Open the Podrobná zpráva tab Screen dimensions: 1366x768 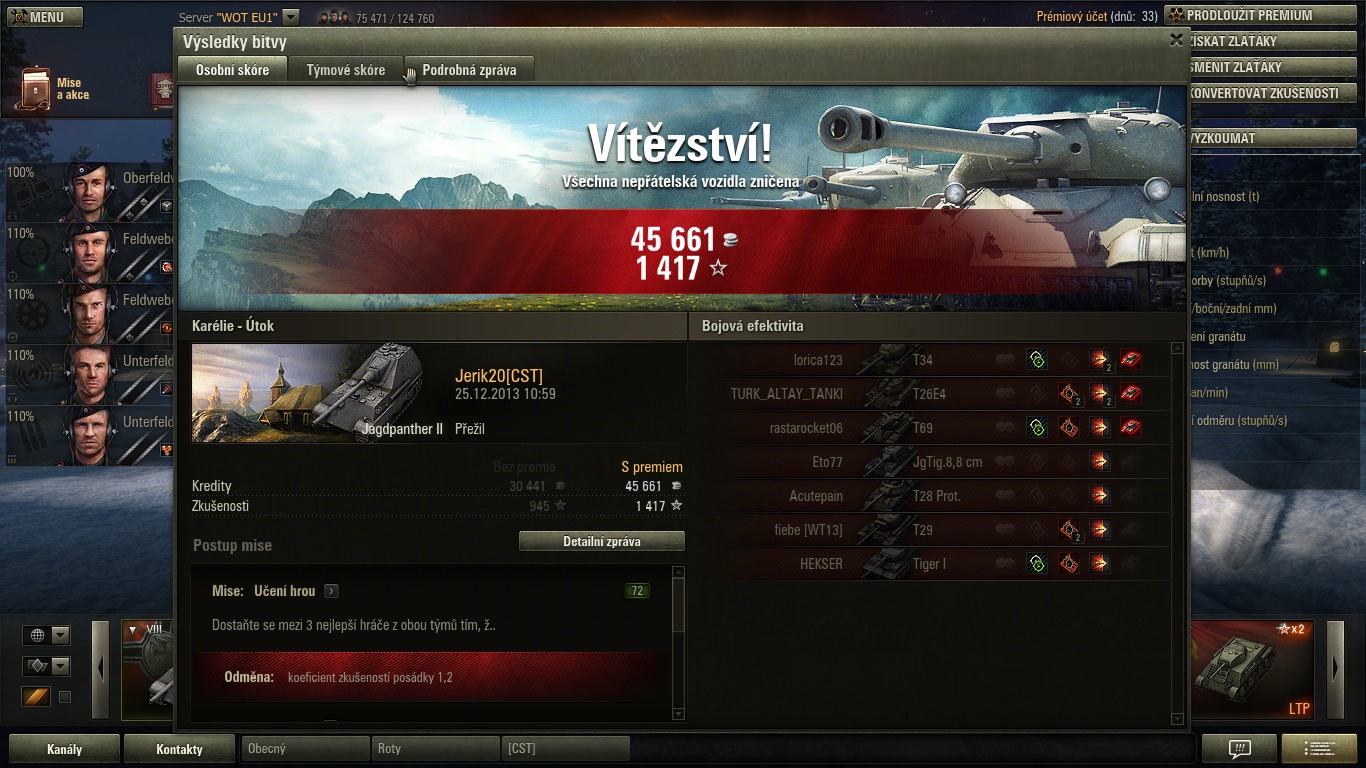(x=469, y=70)
